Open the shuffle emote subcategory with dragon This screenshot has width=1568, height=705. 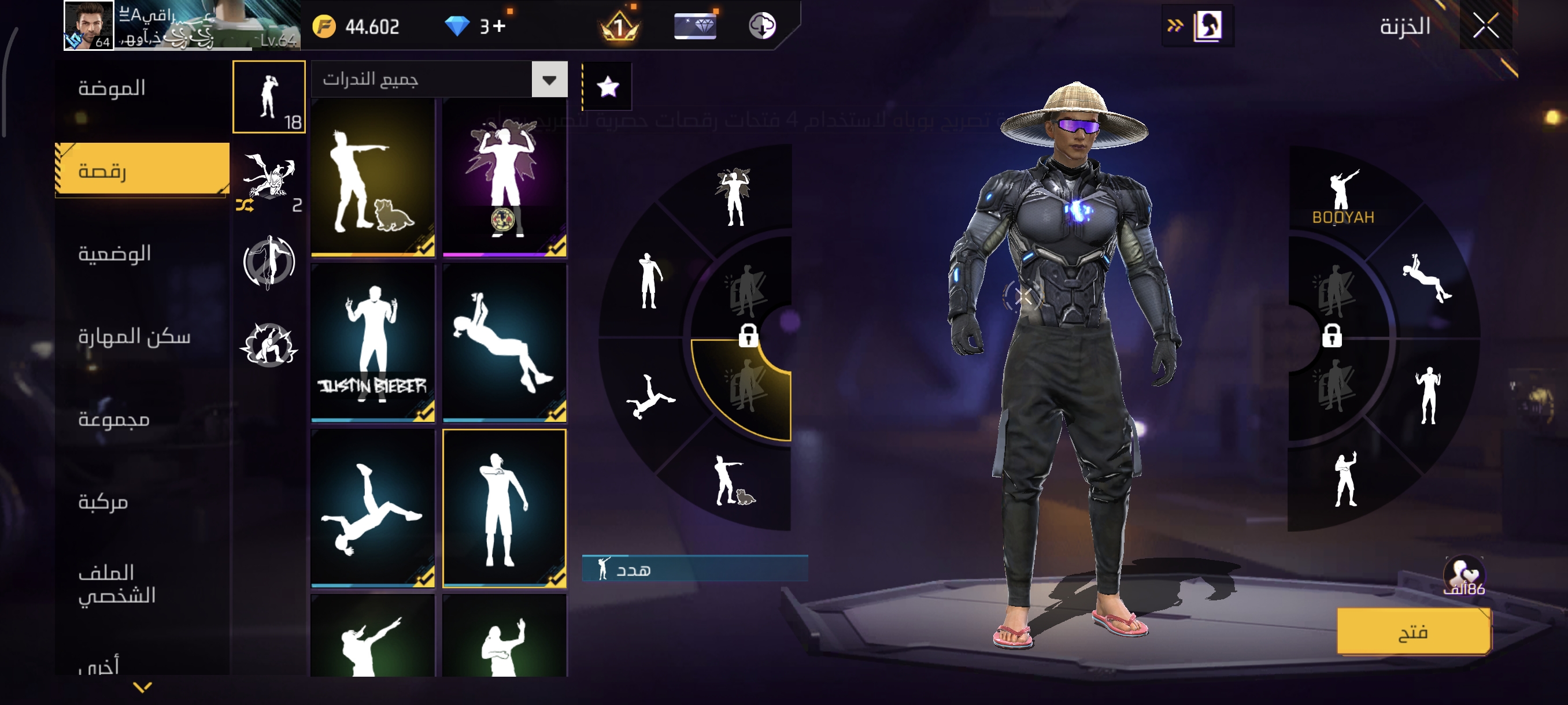click(x=269, y=181)
